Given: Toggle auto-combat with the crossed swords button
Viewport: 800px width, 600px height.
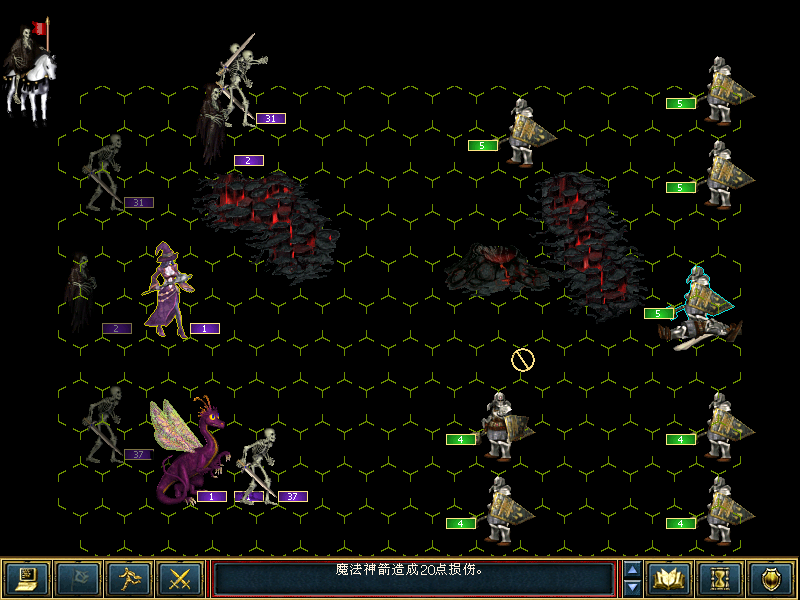Looking at the screenshot, I should click(x=181, y=578).
